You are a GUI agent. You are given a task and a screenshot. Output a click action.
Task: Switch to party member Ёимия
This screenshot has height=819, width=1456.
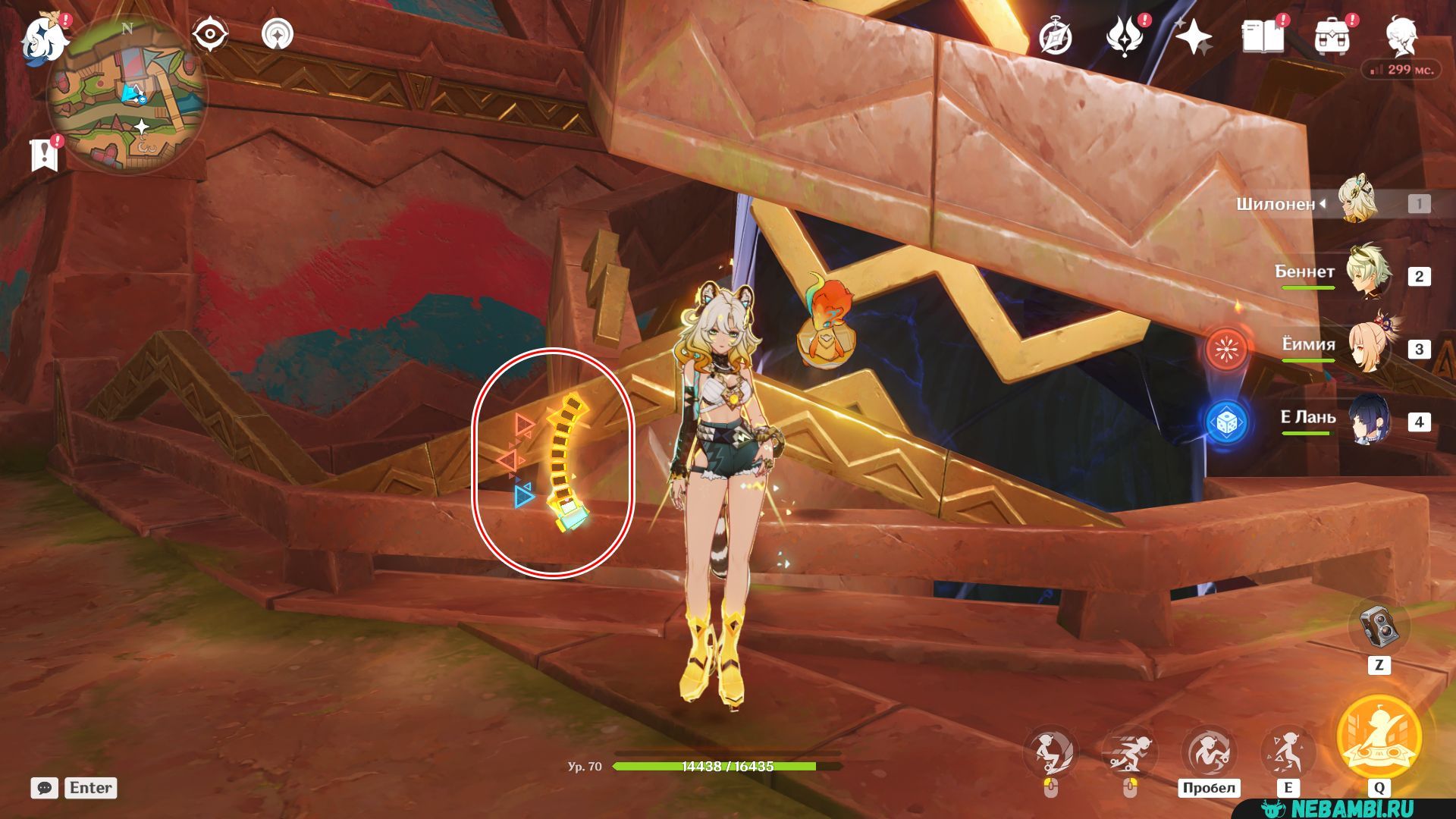tap(1368, 347)
